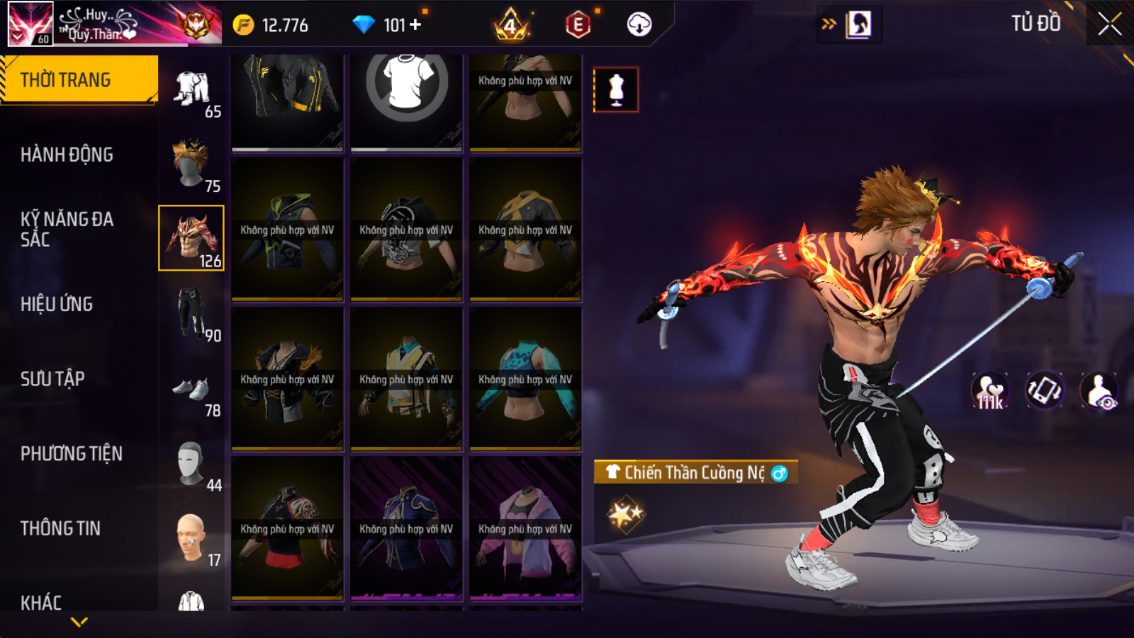Select the KỸ NĂNG ĐA SẮC tab

point(67,229)
